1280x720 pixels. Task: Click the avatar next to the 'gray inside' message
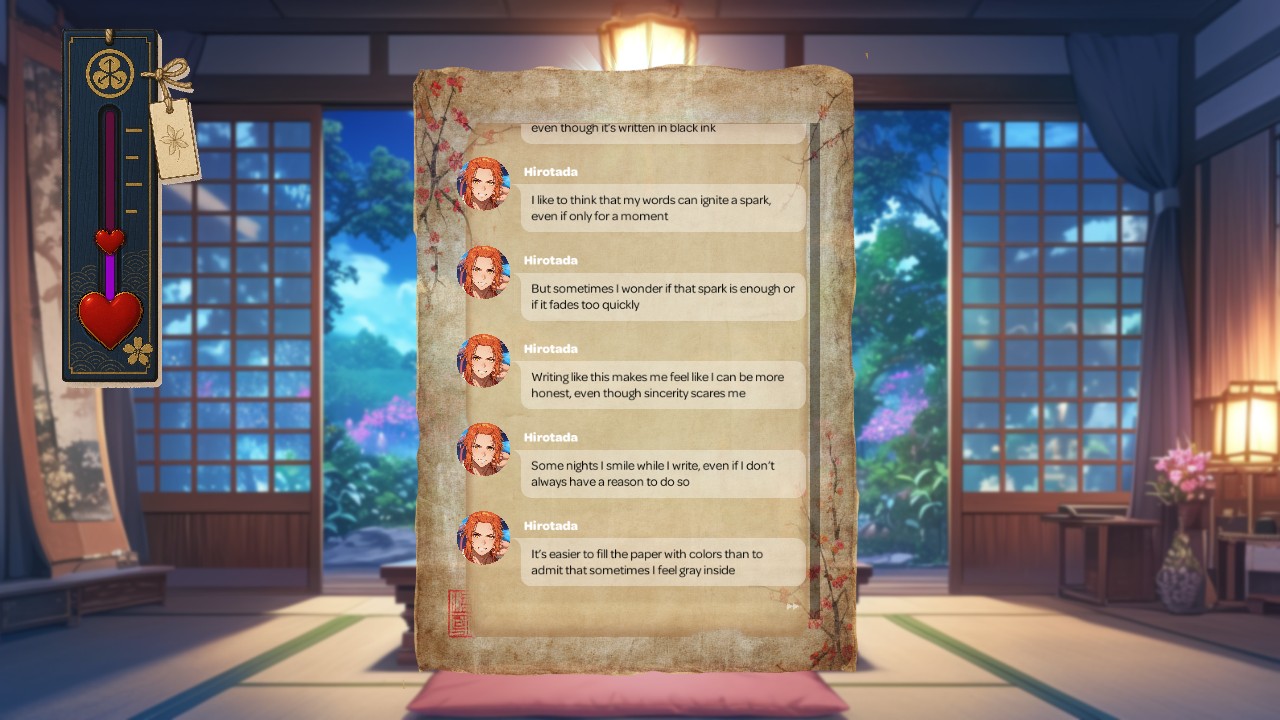pos(486,539)
